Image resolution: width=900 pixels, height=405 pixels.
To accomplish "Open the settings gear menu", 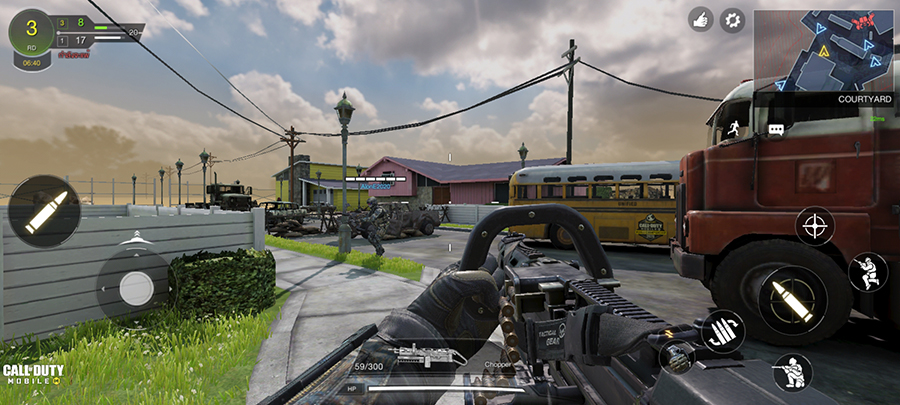I will pos(733,20).
